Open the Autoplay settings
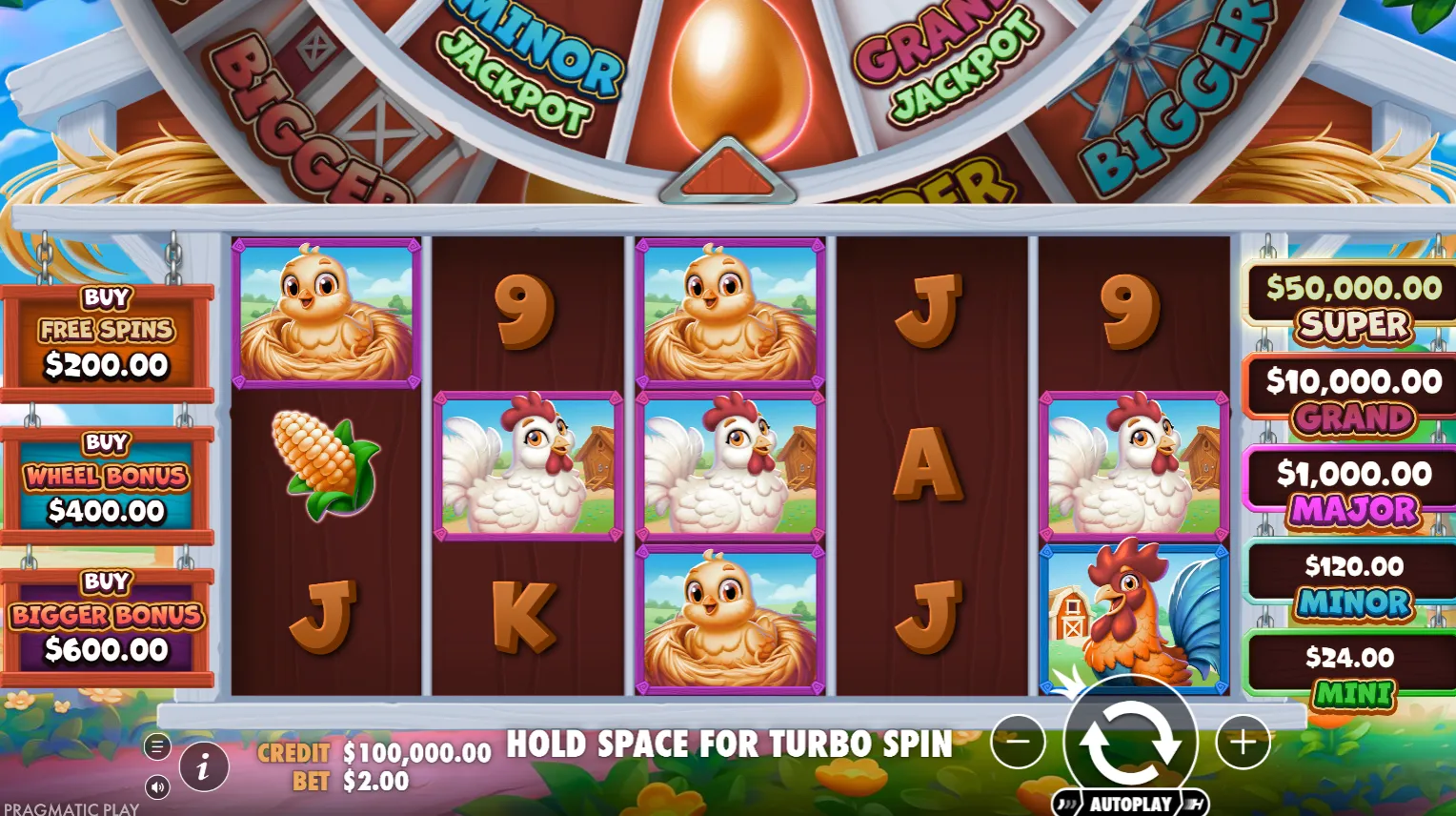 click(x=1130, y=804)
